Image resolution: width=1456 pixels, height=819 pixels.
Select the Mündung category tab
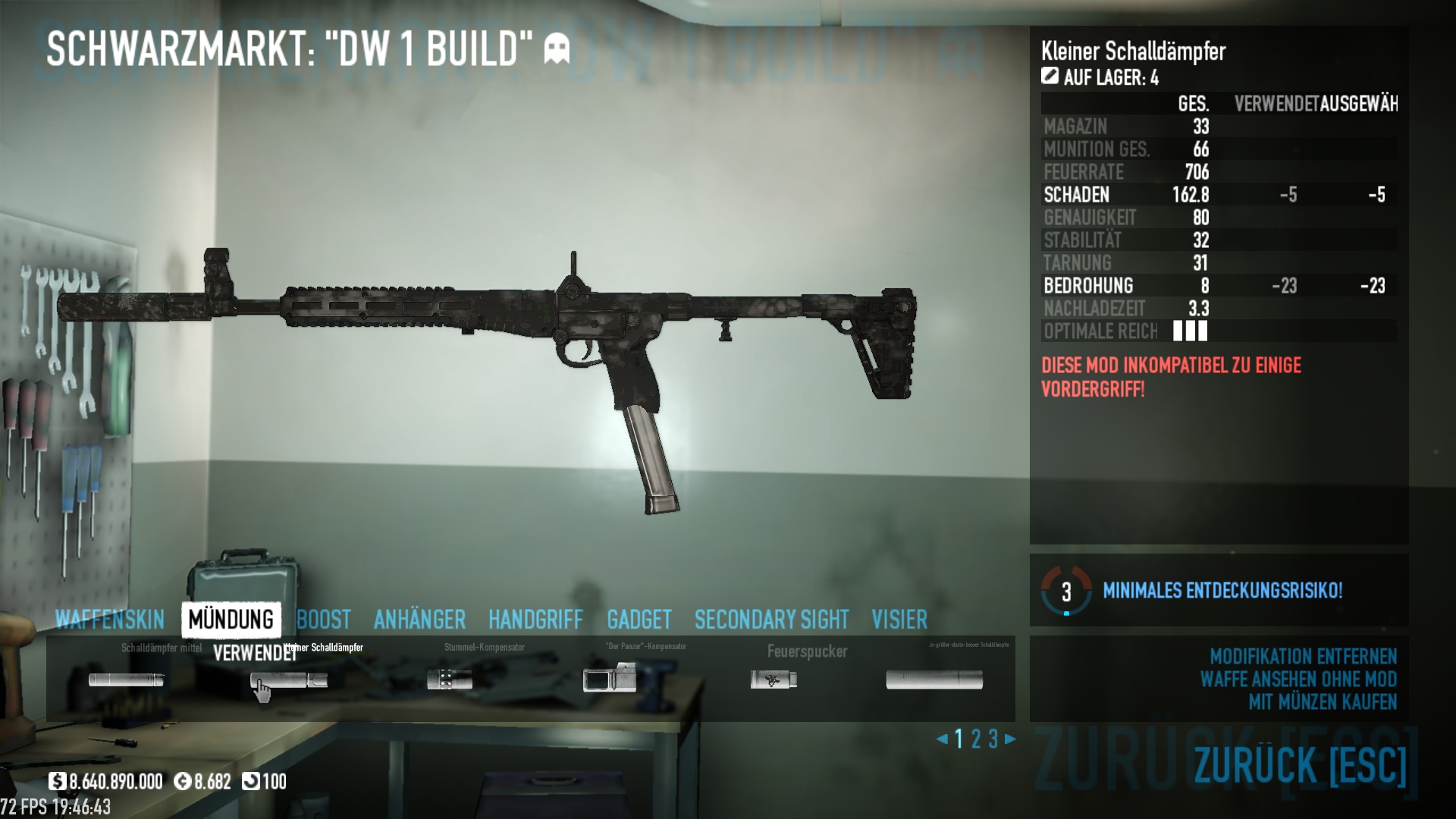(231, 620)
